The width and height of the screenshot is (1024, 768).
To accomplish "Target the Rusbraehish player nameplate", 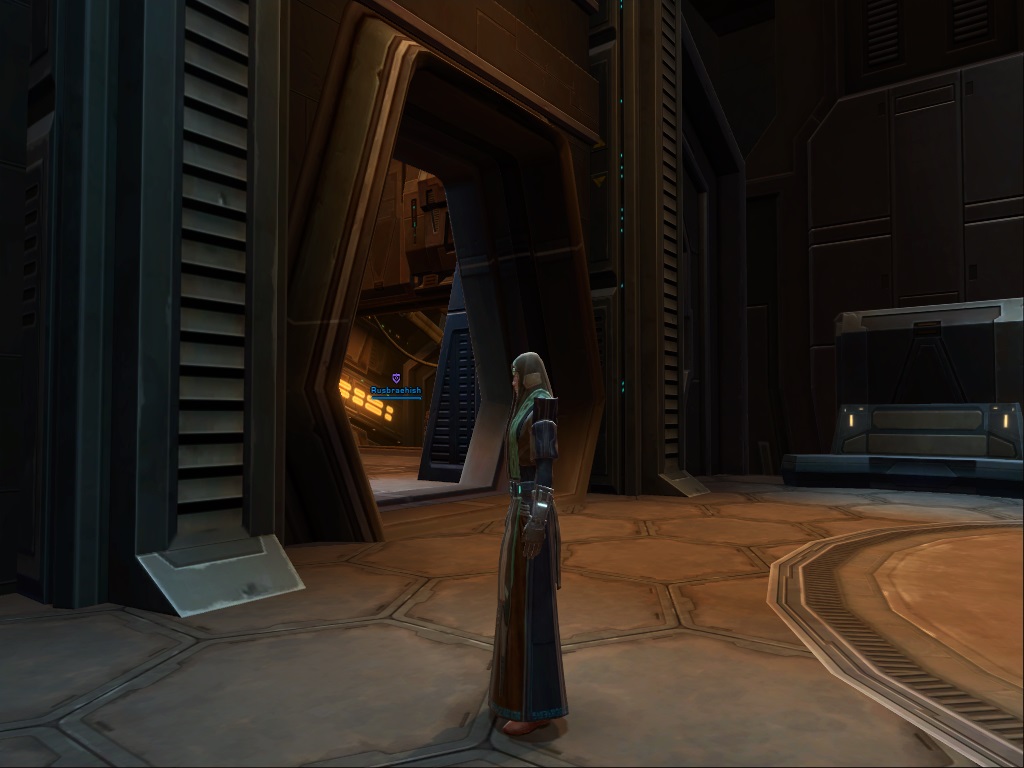I will [x=396, y=390].
